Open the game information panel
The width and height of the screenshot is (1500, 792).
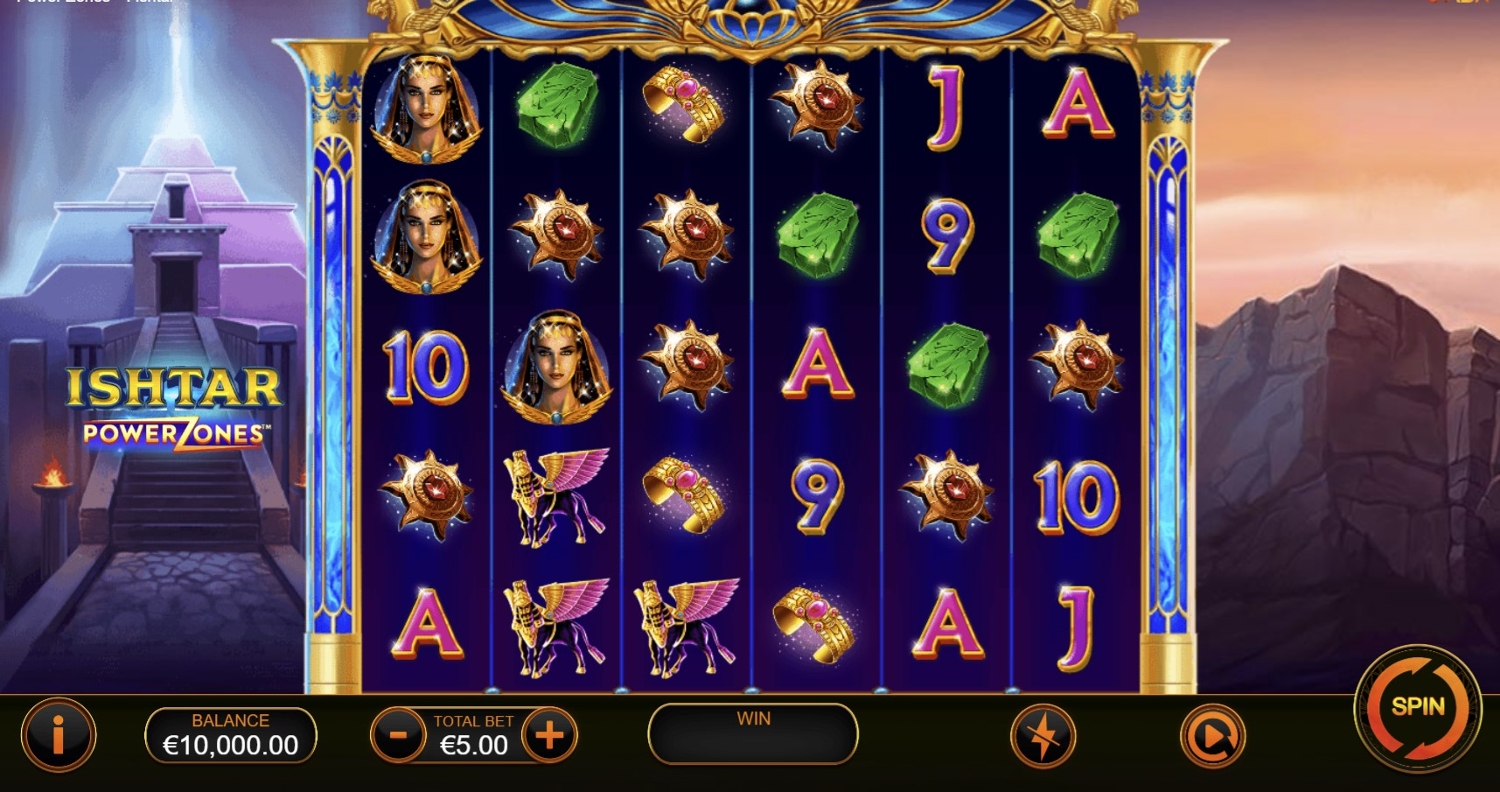58,734
